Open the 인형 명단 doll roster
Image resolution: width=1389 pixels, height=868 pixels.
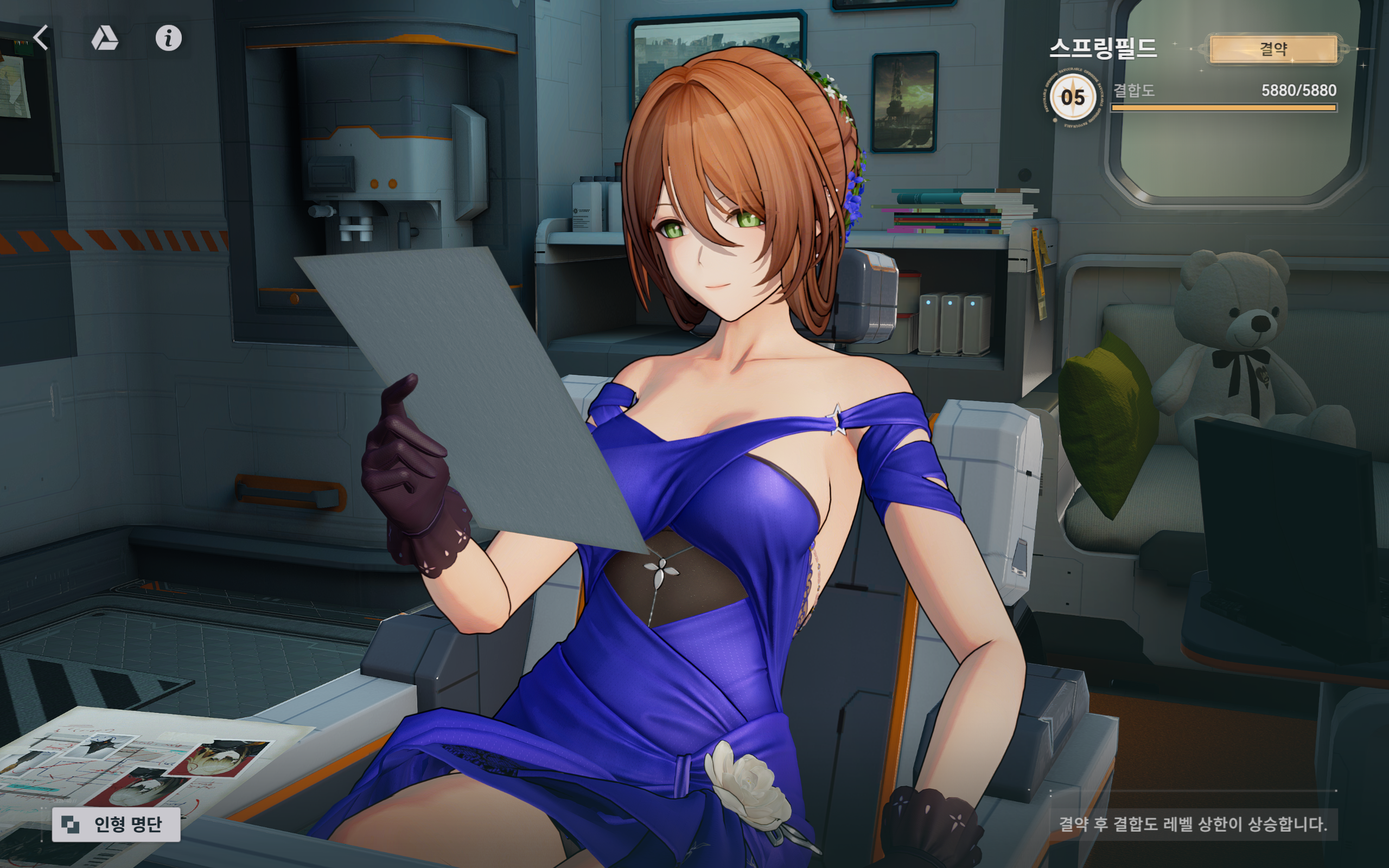116,825
